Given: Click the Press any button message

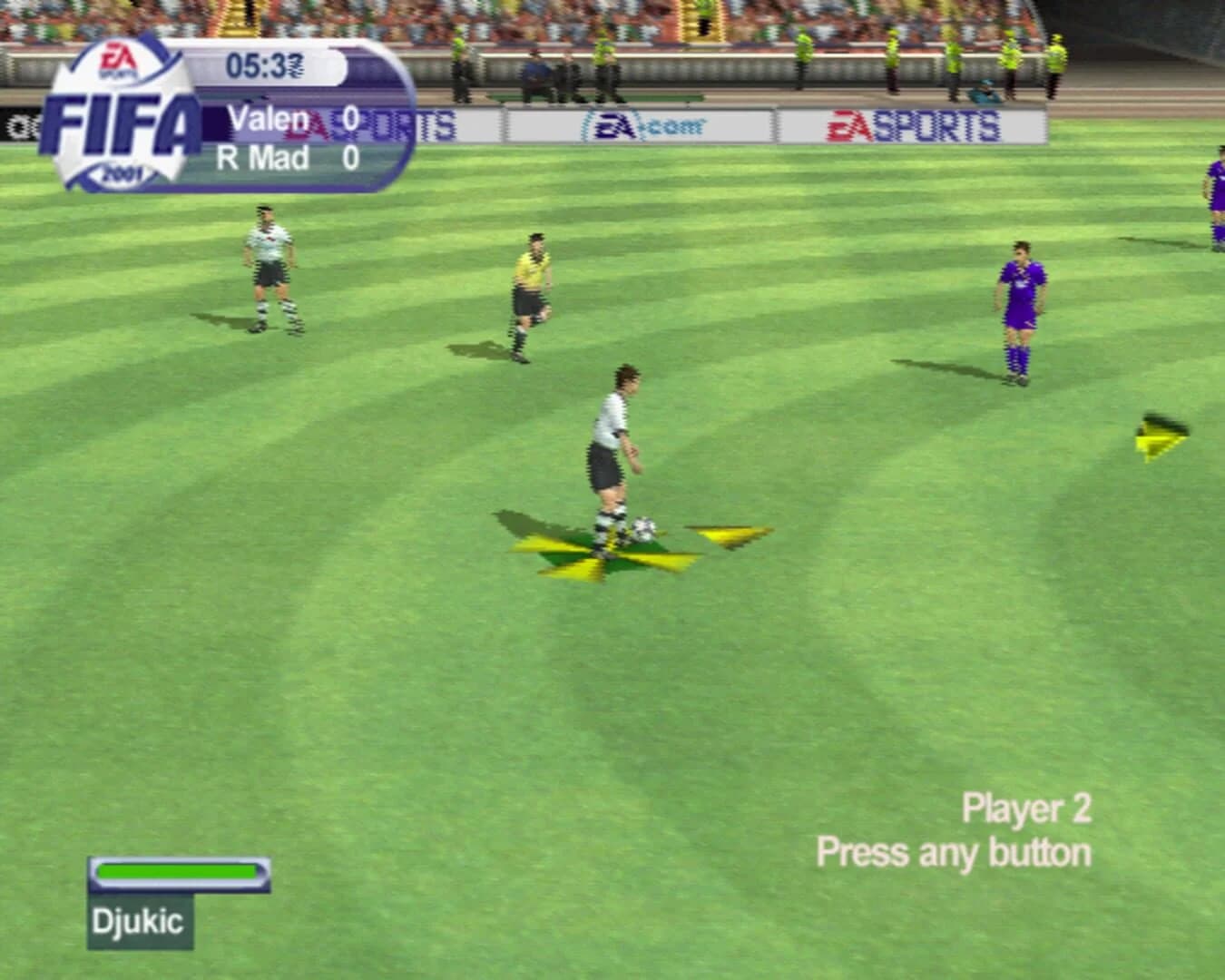Looking at the screenshot, I should point(954,851).
